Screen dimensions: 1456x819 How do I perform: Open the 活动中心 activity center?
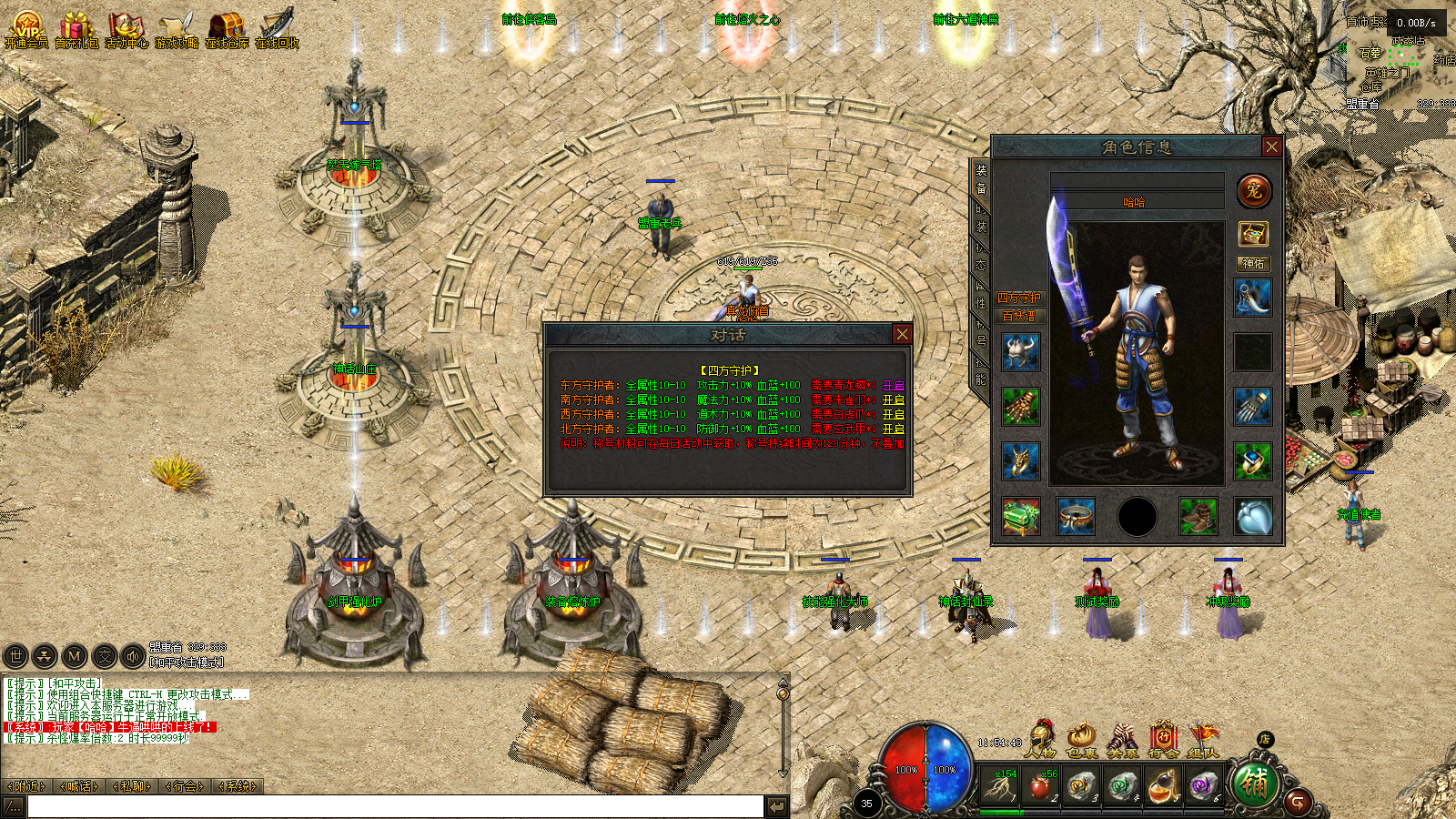point(126,28)
